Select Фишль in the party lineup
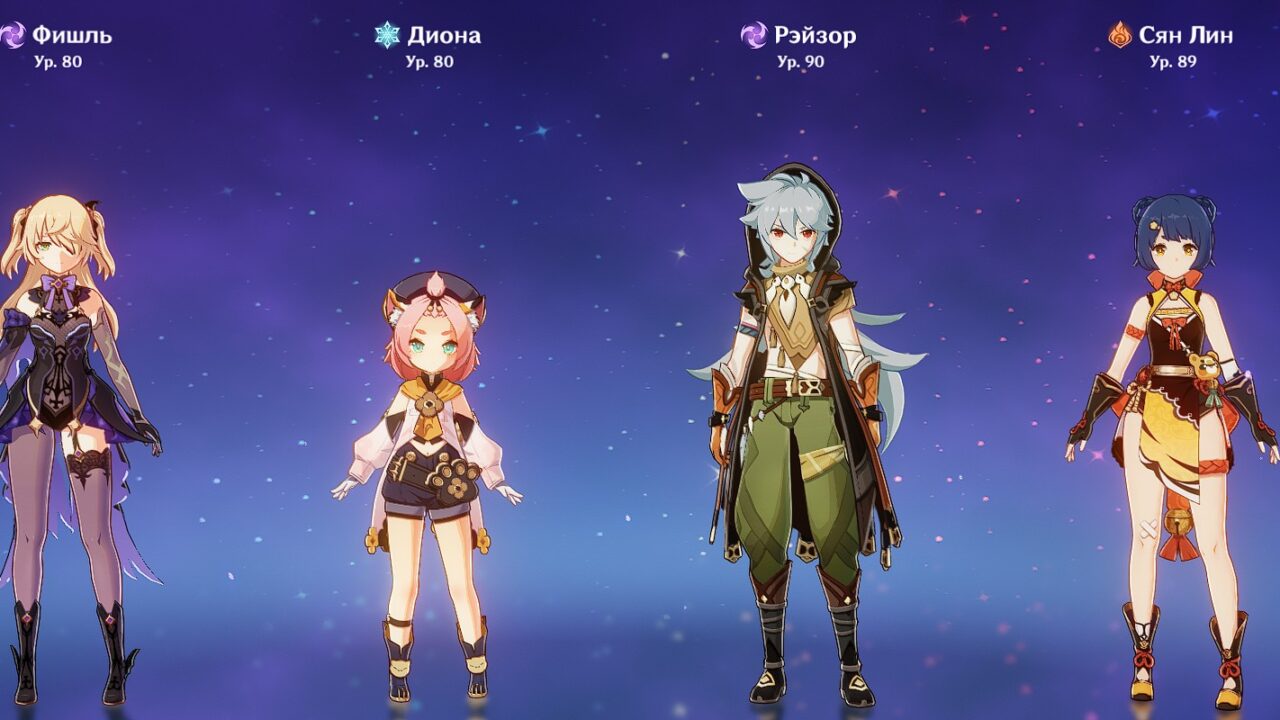The height and width of the screenshot is (720, 1280). click(70, 420)
